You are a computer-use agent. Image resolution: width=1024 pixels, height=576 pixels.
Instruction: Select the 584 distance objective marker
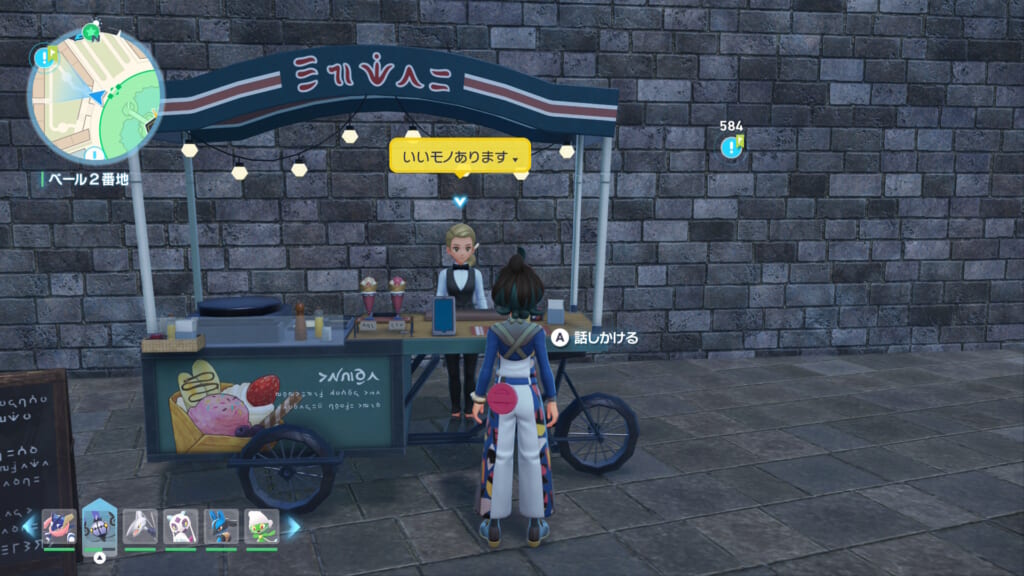coord(732,147)
